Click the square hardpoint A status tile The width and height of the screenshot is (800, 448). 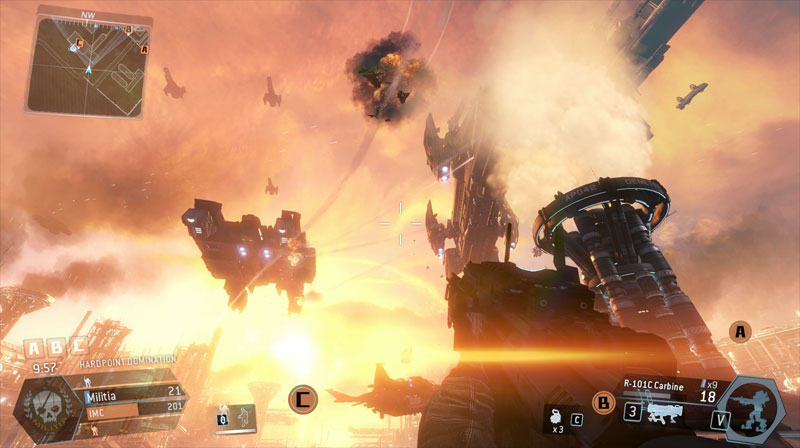point(35,348)
